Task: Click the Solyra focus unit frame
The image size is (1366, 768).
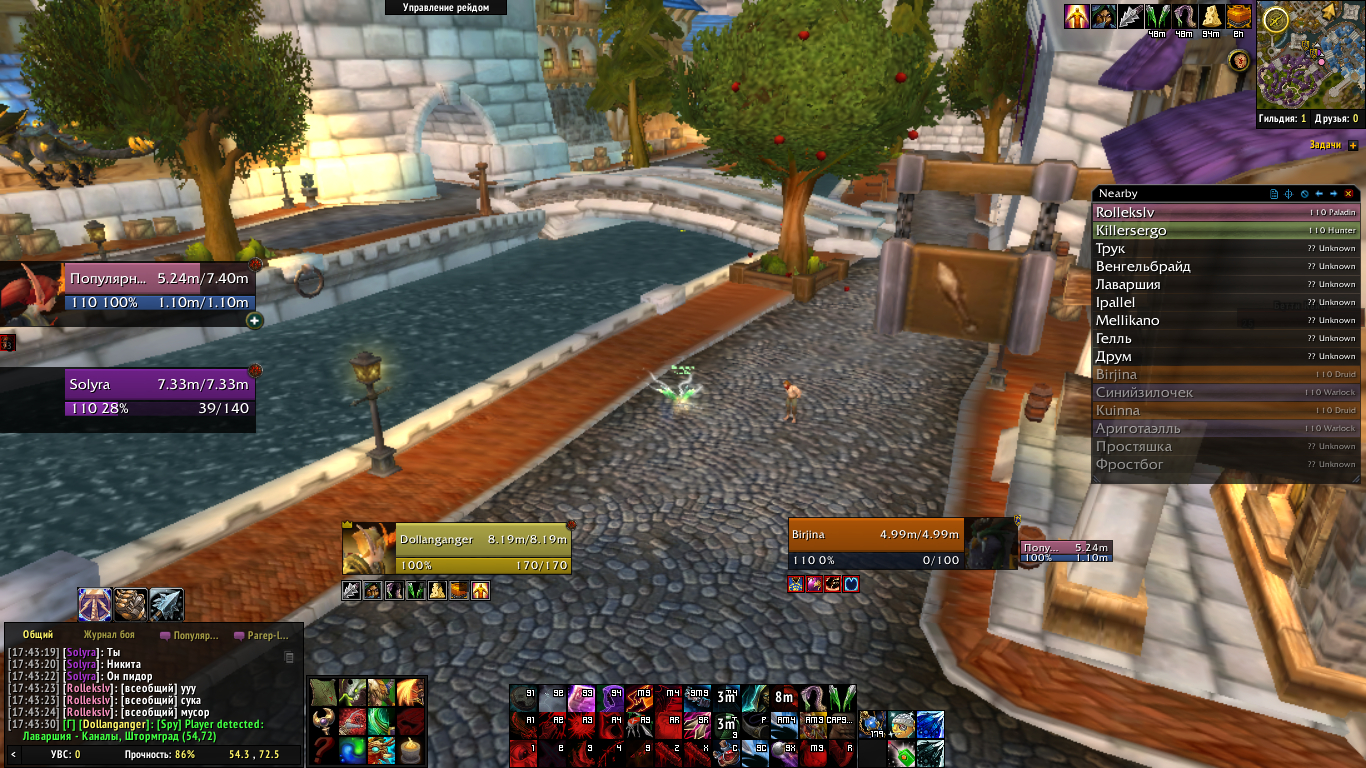Action: pyautogui.click(x=158, y=395)
